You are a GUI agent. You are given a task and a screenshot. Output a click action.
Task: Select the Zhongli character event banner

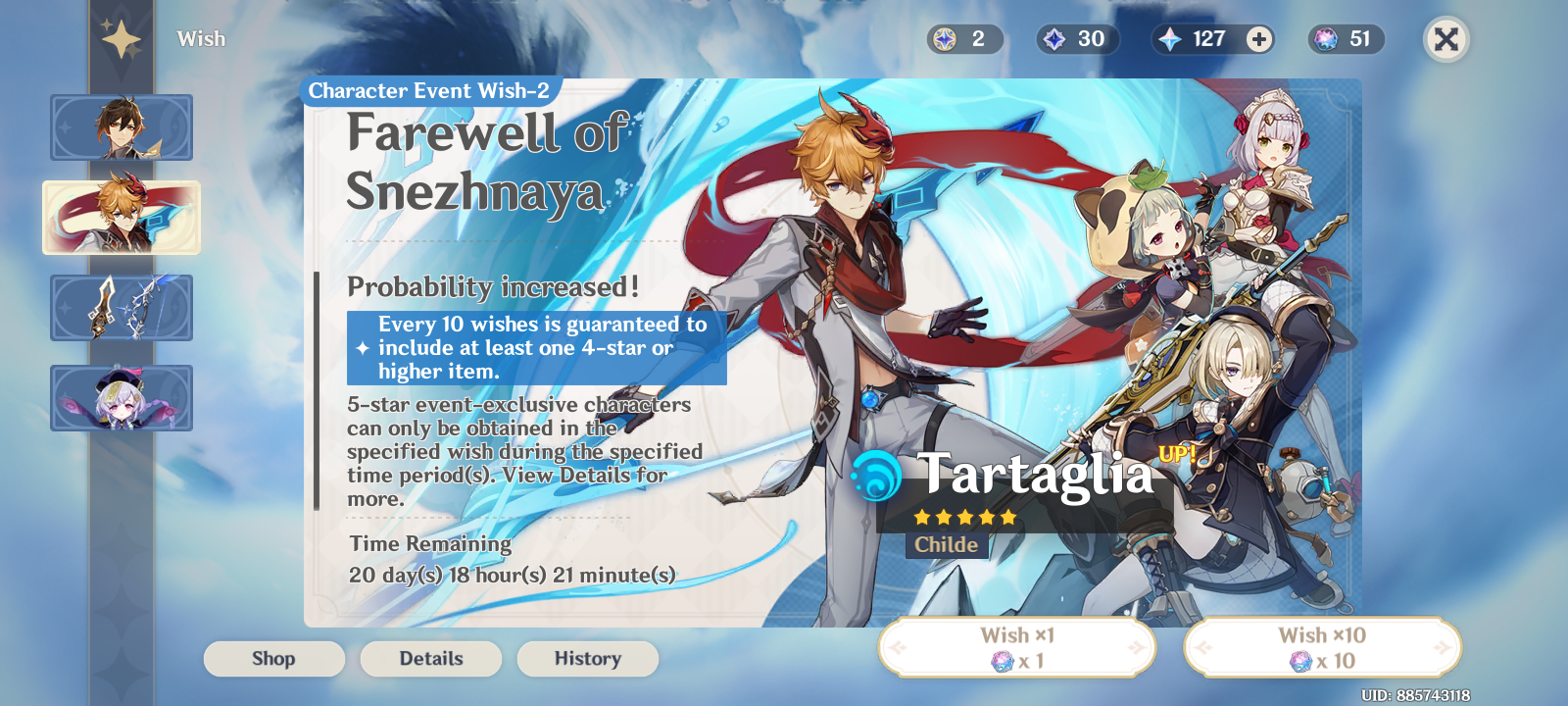click(121, 128)
